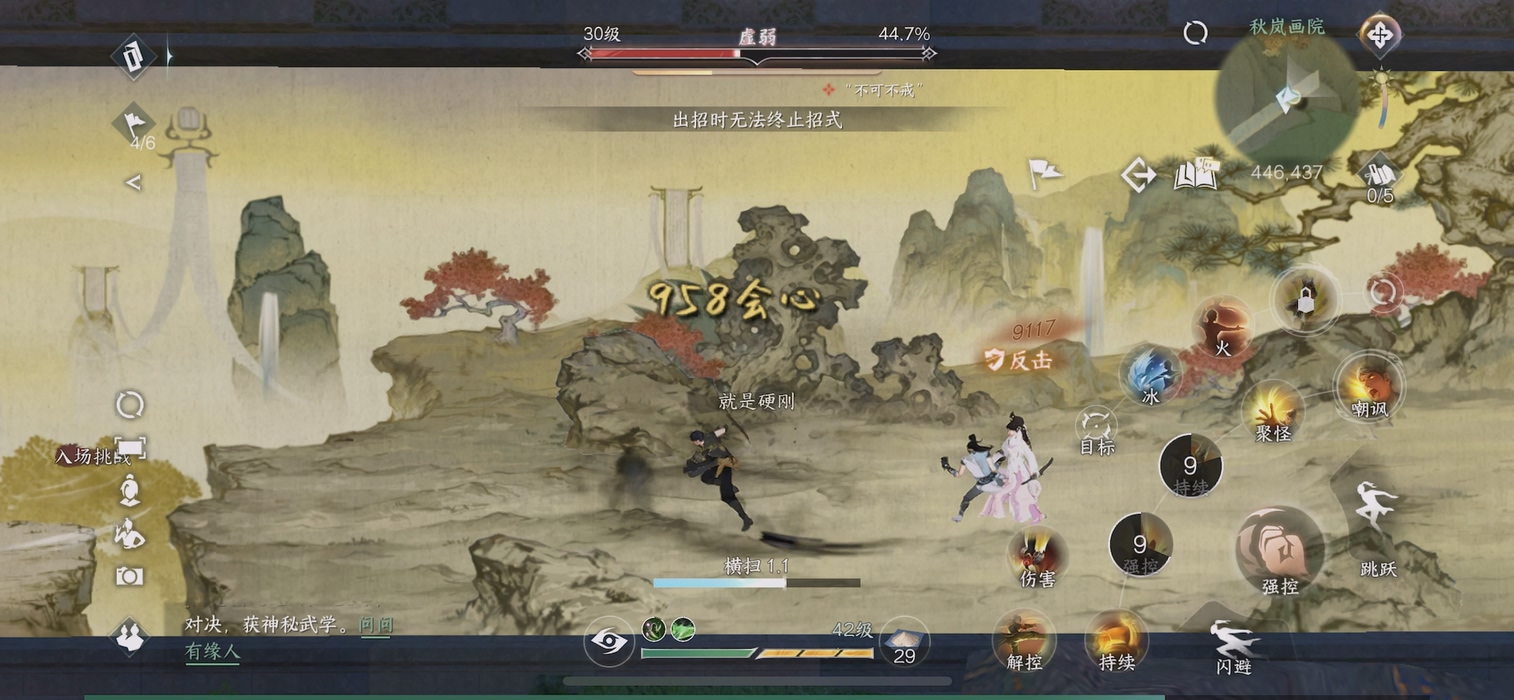Follow the 问问有缘人 quest link
The height and width of the screenshot is (700, 1514).
289,638
